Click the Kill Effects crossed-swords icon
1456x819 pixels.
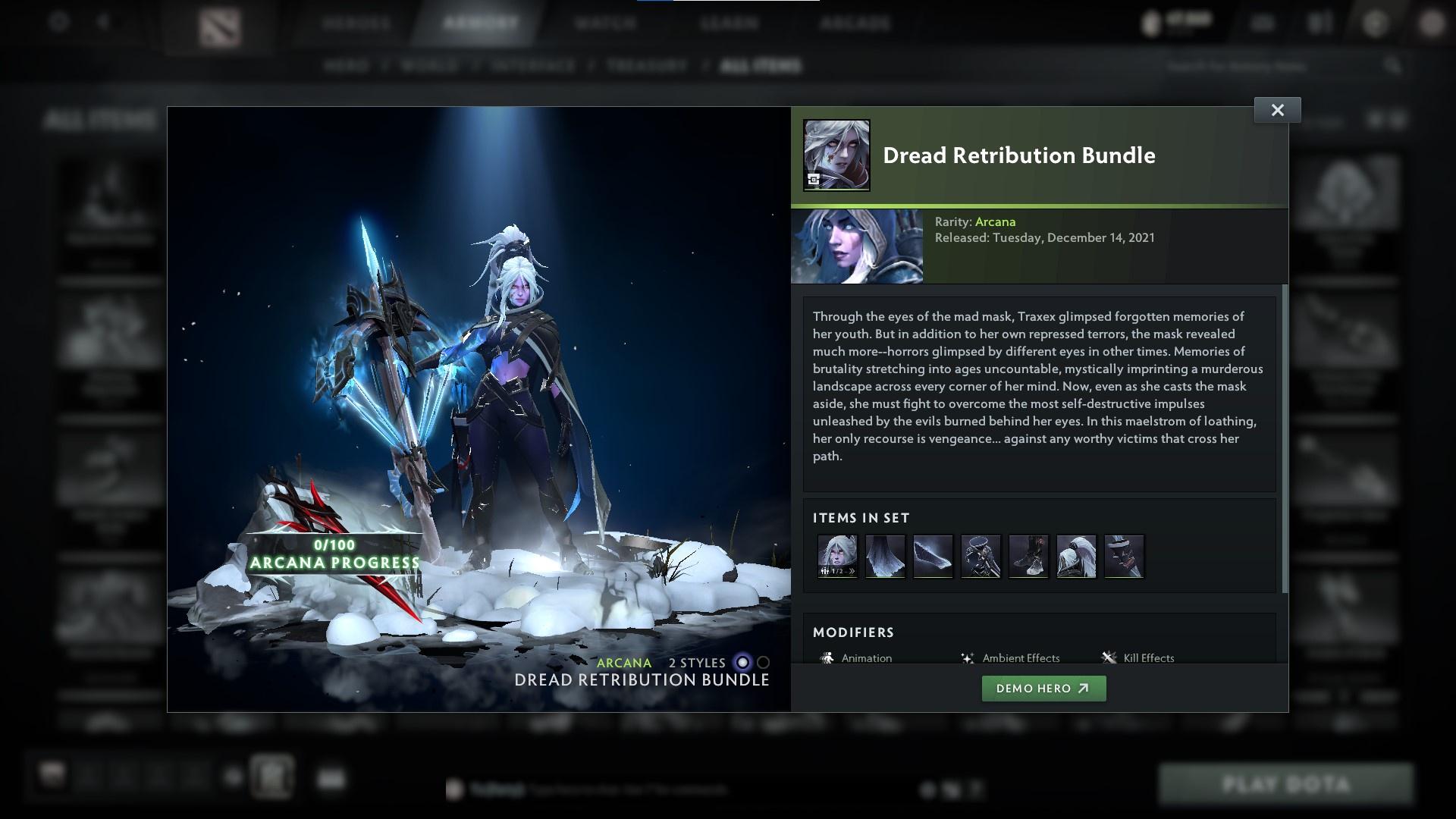click(x=1110, y=657)
